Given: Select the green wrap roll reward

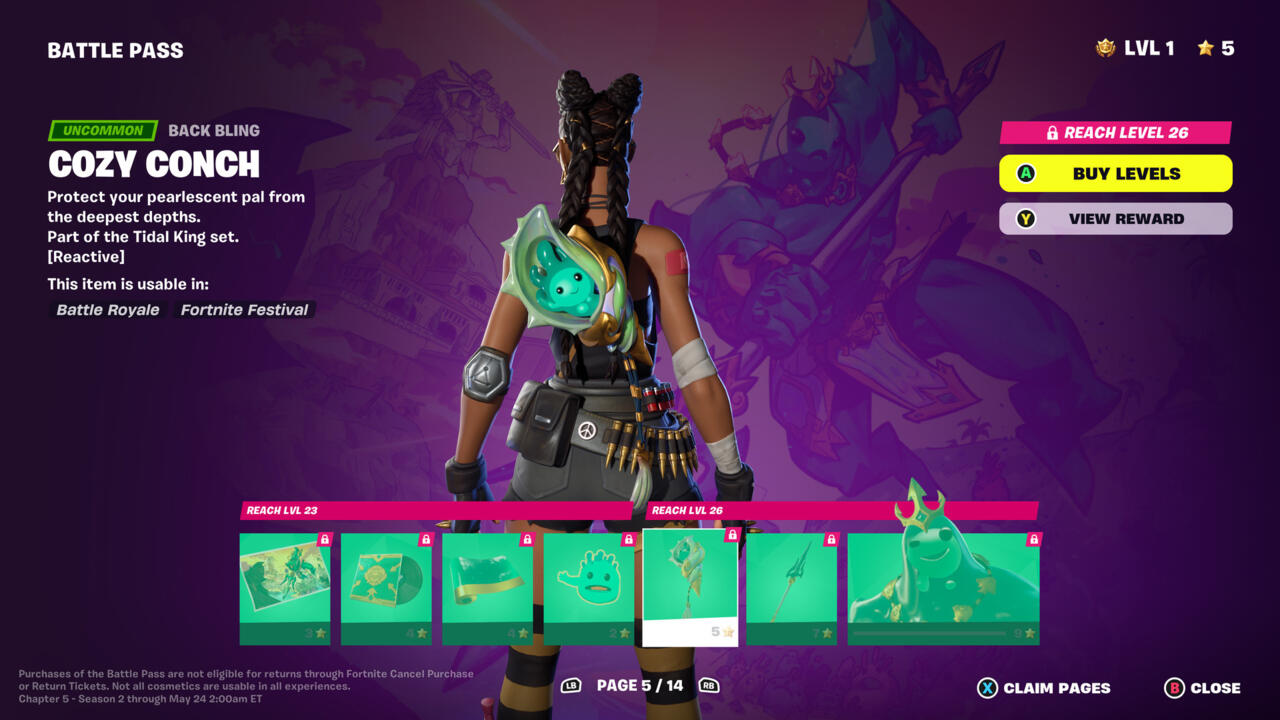Looking at the screenshot, I should tap(487, 588).
